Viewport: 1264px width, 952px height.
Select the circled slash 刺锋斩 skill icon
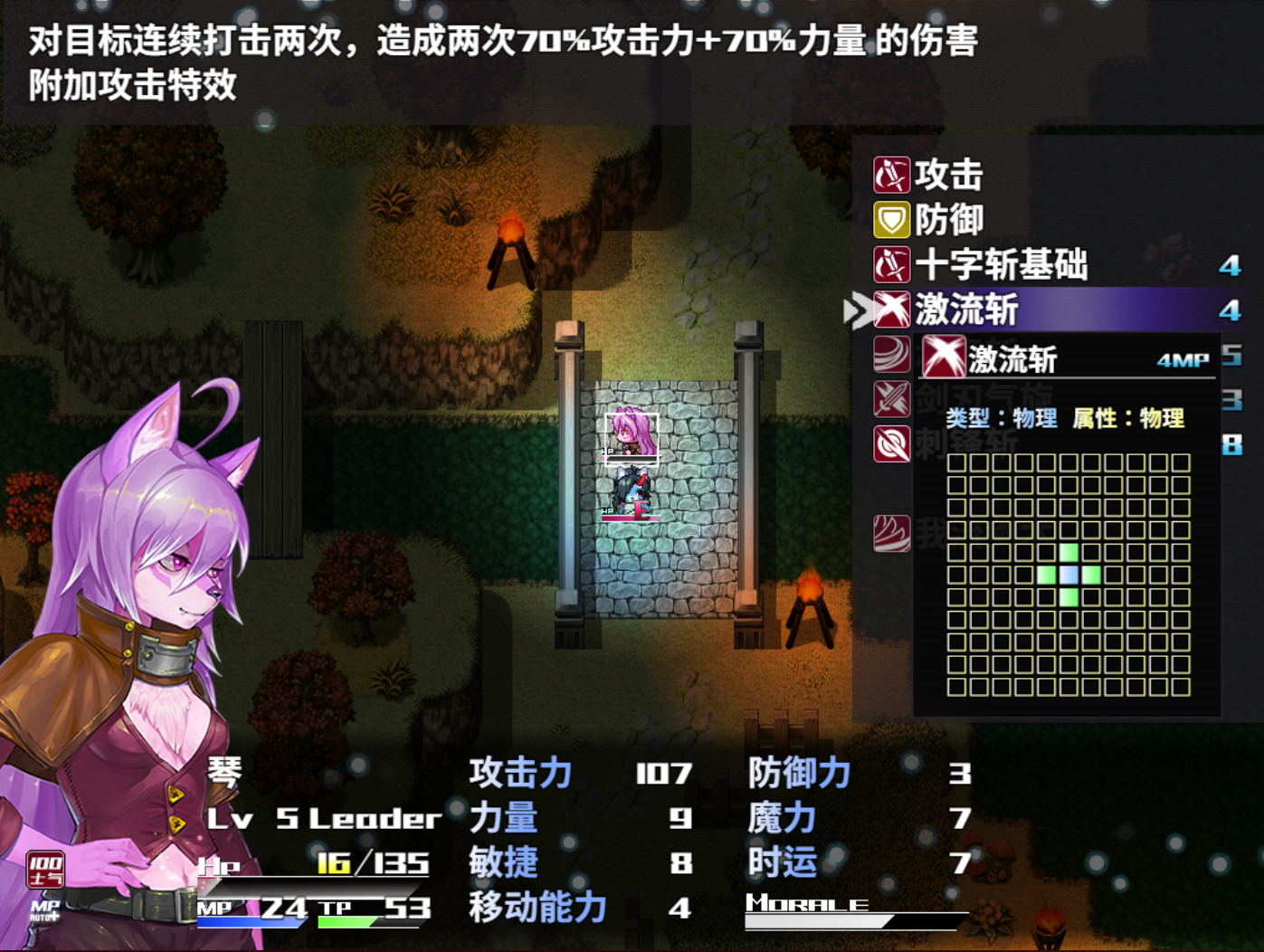tap(891, 444)
